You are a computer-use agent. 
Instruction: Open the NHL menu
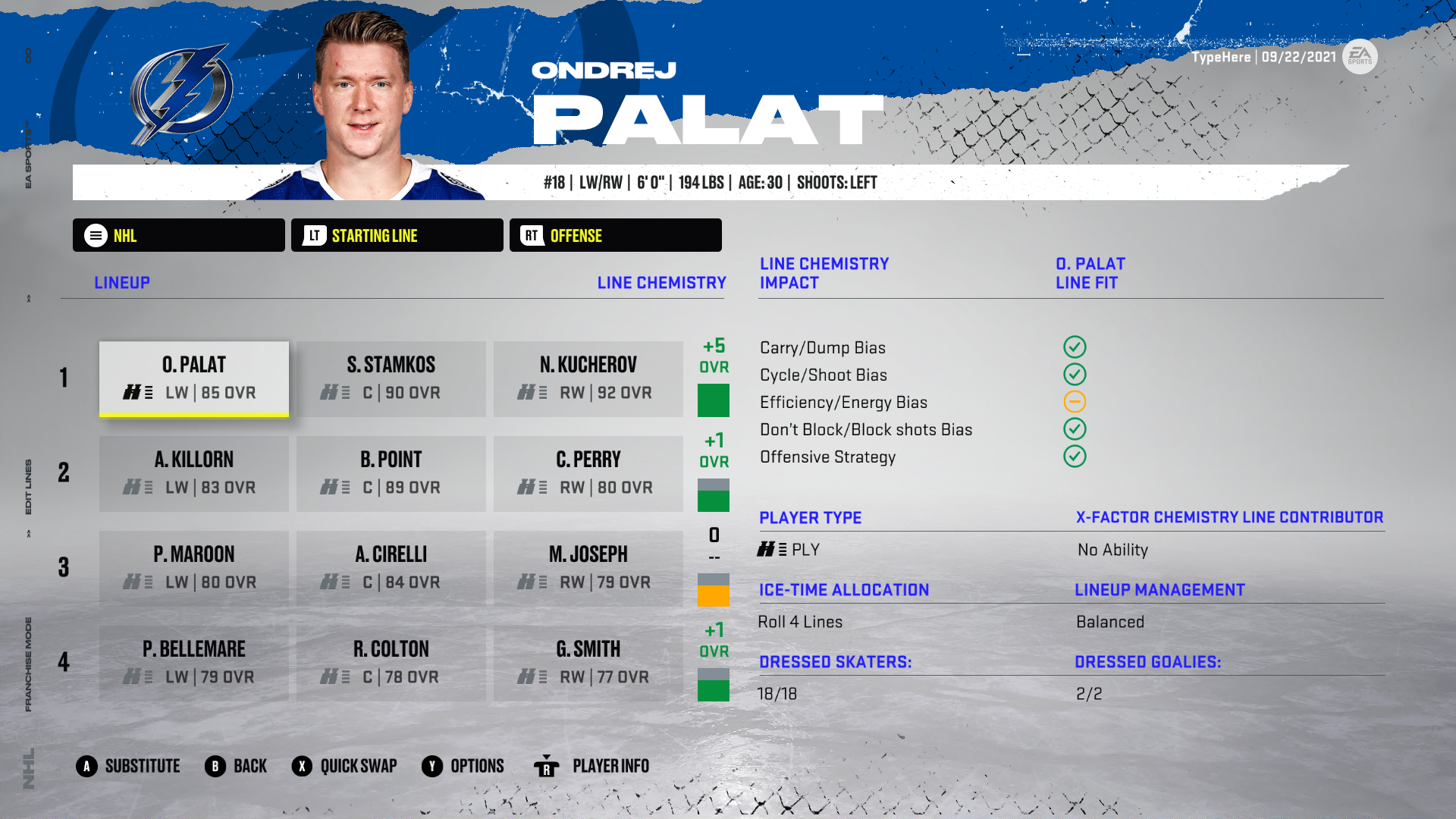click(x=178, y=235)
